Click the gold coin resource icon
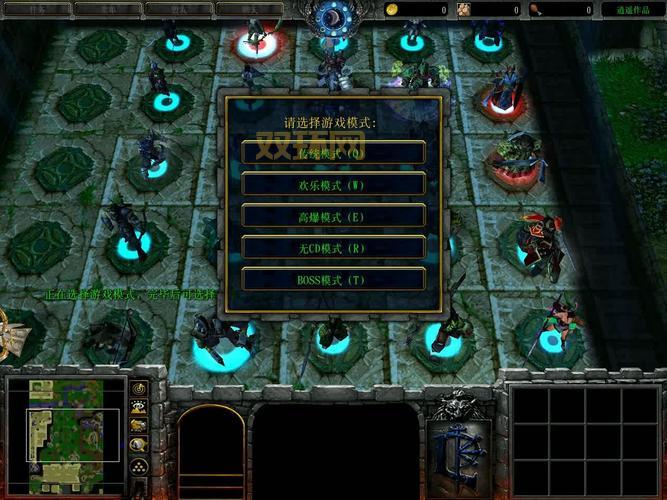This screenshot has height=500, width=667. click(393, 9)
